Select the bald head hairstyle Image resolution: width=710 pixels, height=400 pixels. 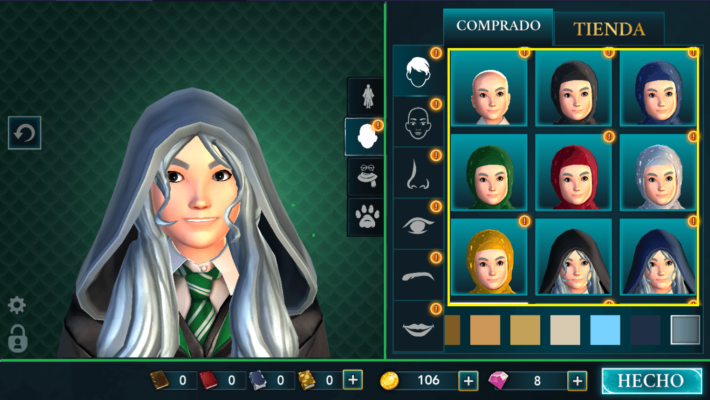point(489,88)
